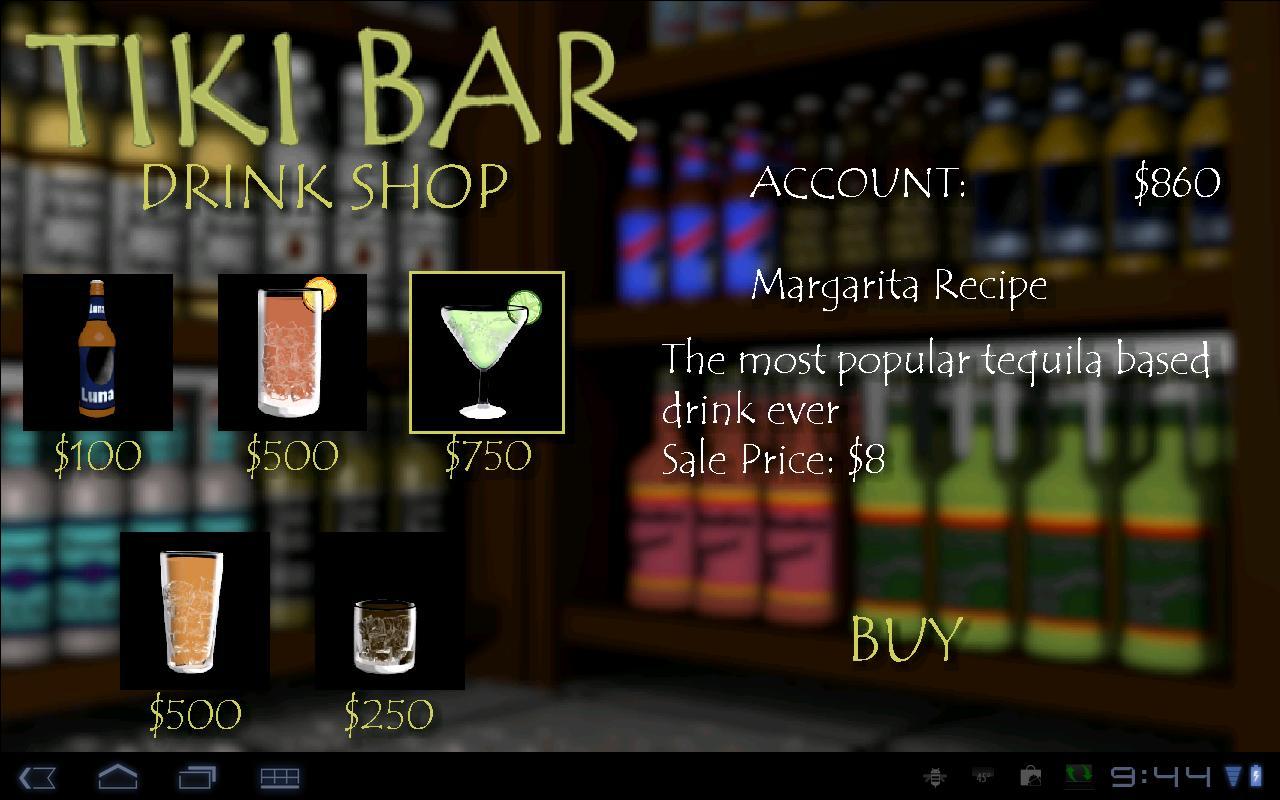The width and height of the screenshot is (1280, 800).
Task: Tap the bee debug icon in system tray
Action: click(x=936, y=778)
